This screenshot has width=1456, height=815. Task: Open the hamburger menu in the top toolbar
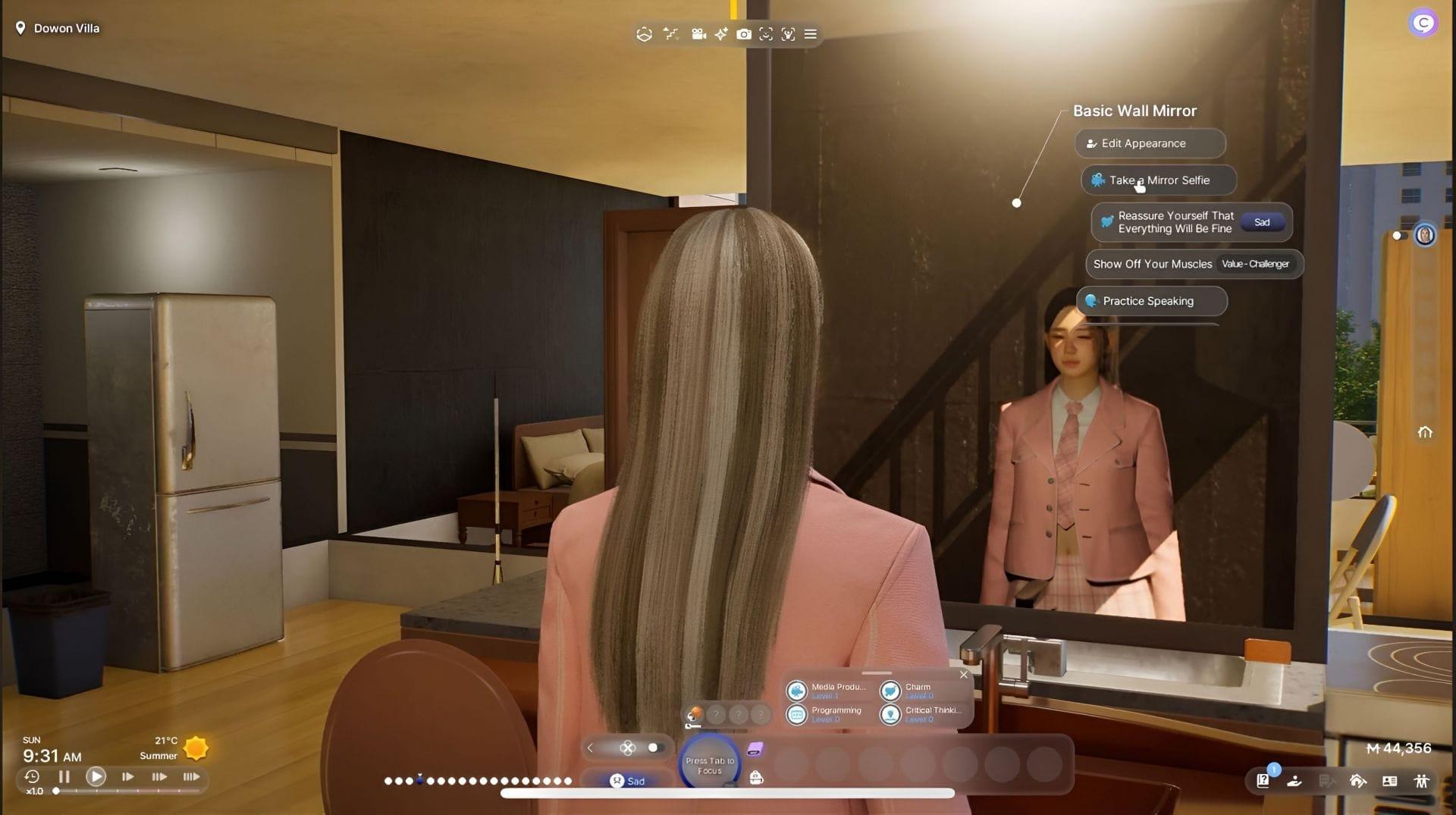[x=810, y=34]
